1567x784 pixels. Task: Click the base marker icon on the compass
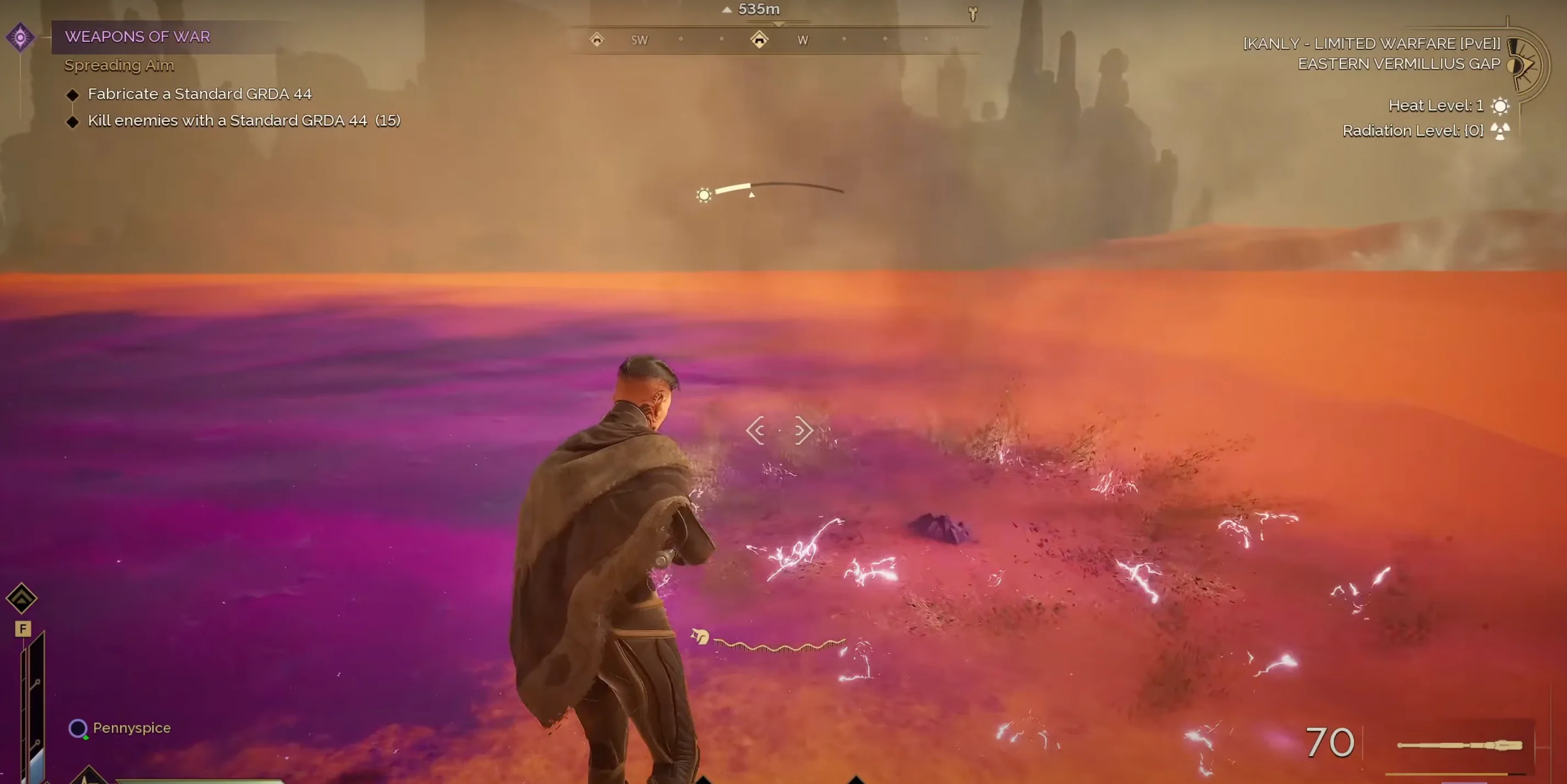759,40
